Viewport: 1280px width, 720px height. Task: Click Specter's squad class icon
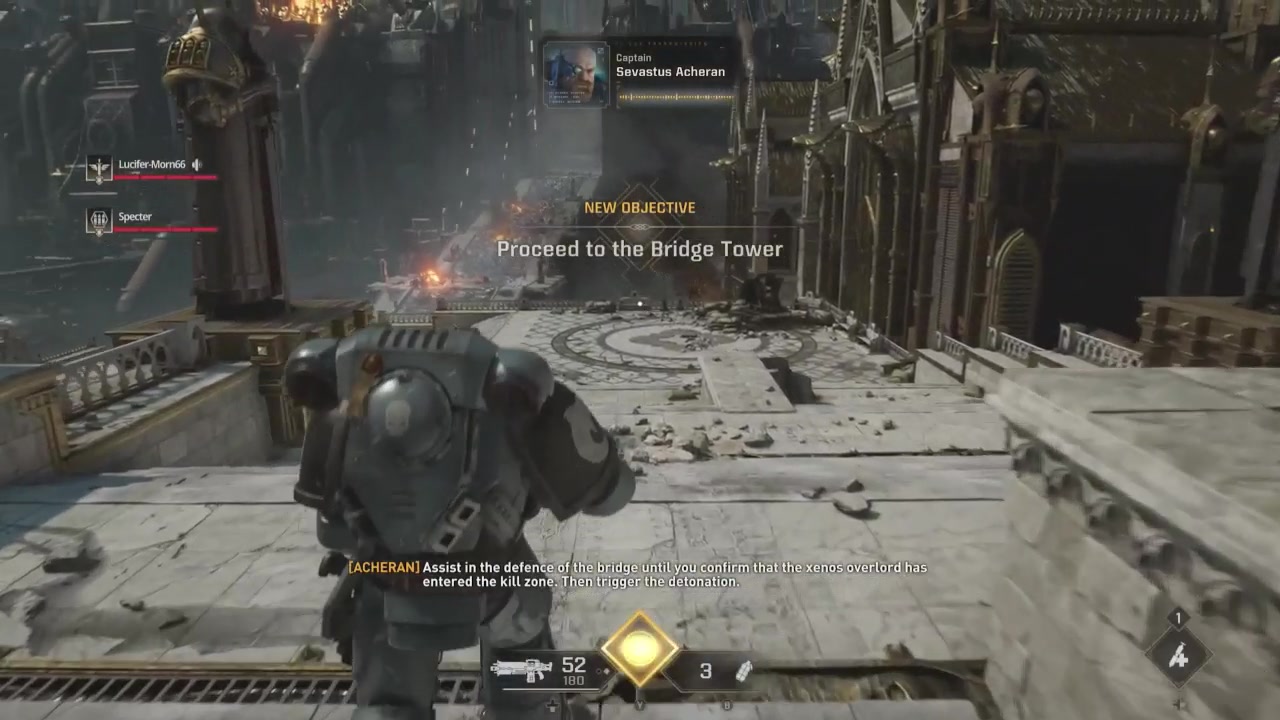click(99, 221)
